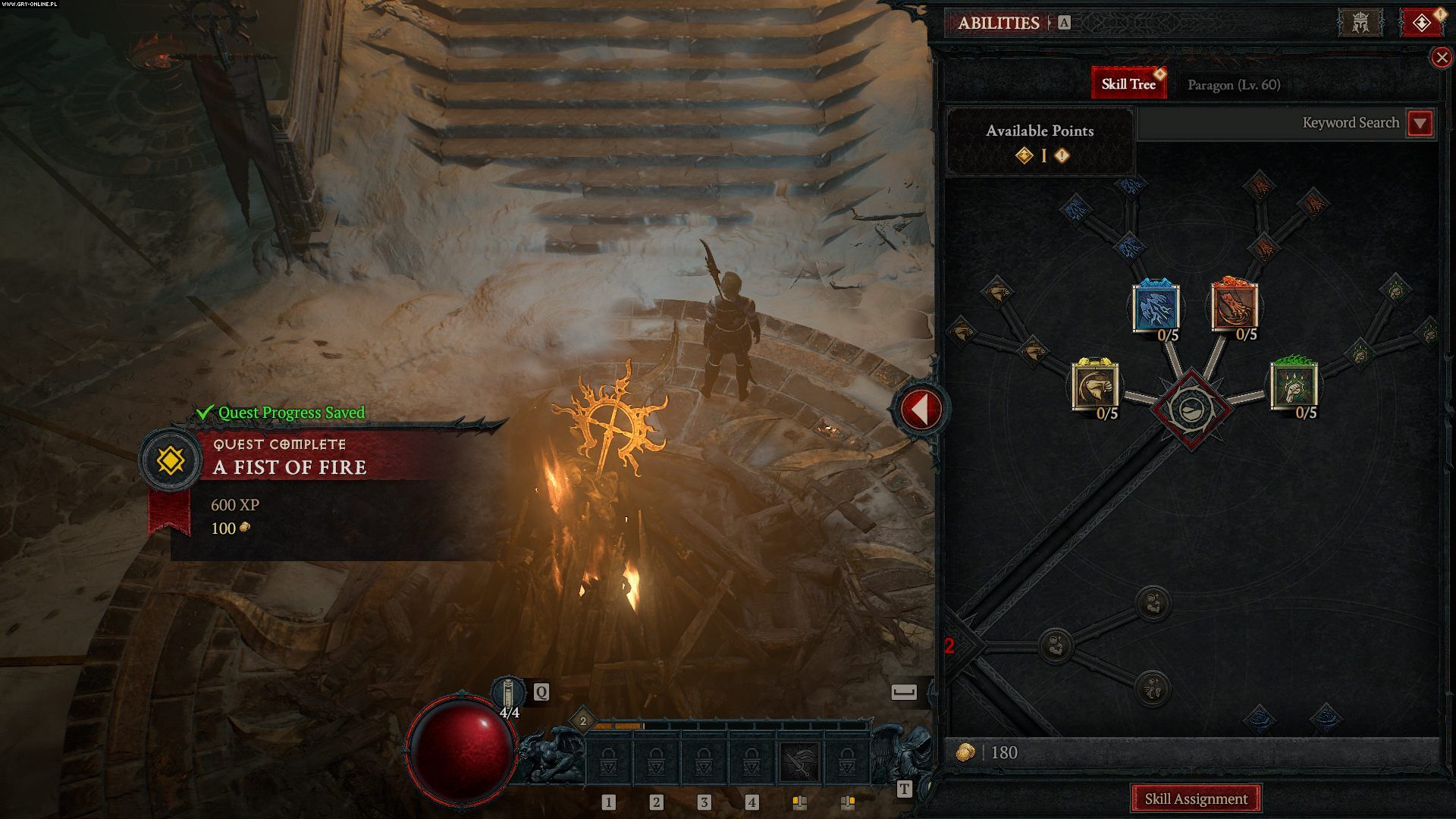Close the Abilities panel

pos(1441,58)
